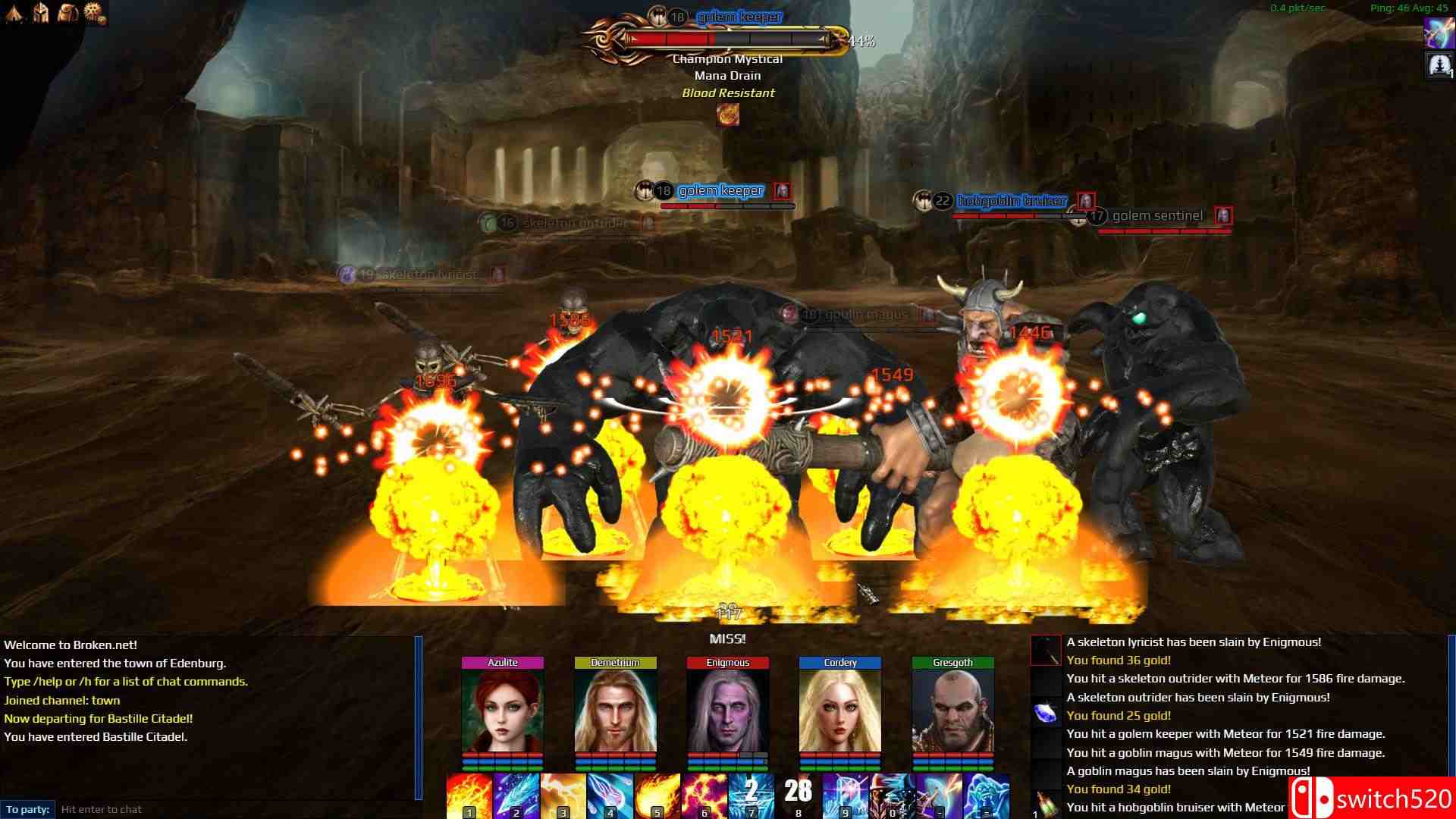The image size is (1456, 819).
Task: Use the magenta lightning skill in slot 6
Action: click(704, 795)
